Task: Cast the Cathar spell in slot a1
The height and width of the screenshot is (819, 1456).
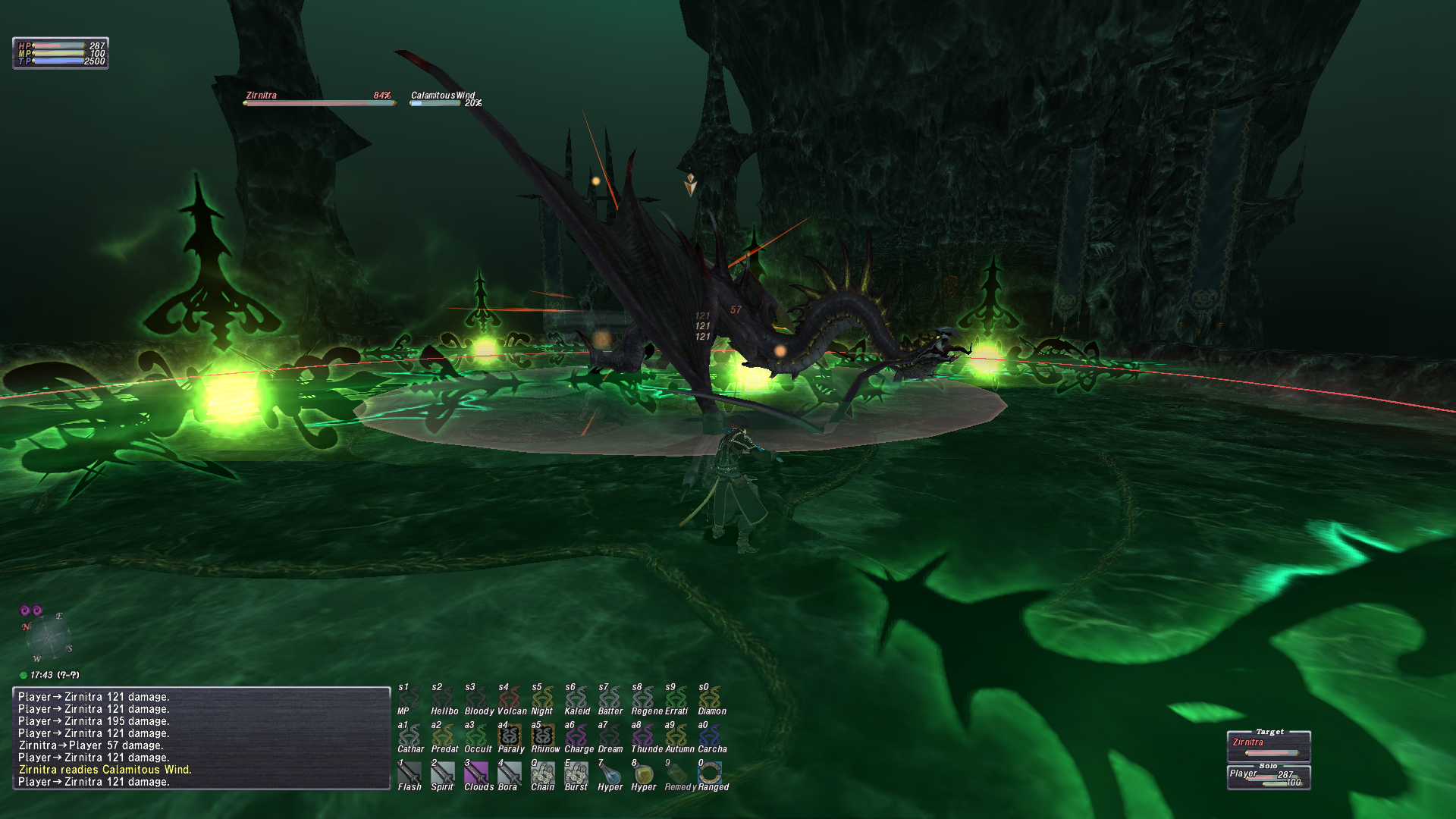Action: [x=409, y=736]
